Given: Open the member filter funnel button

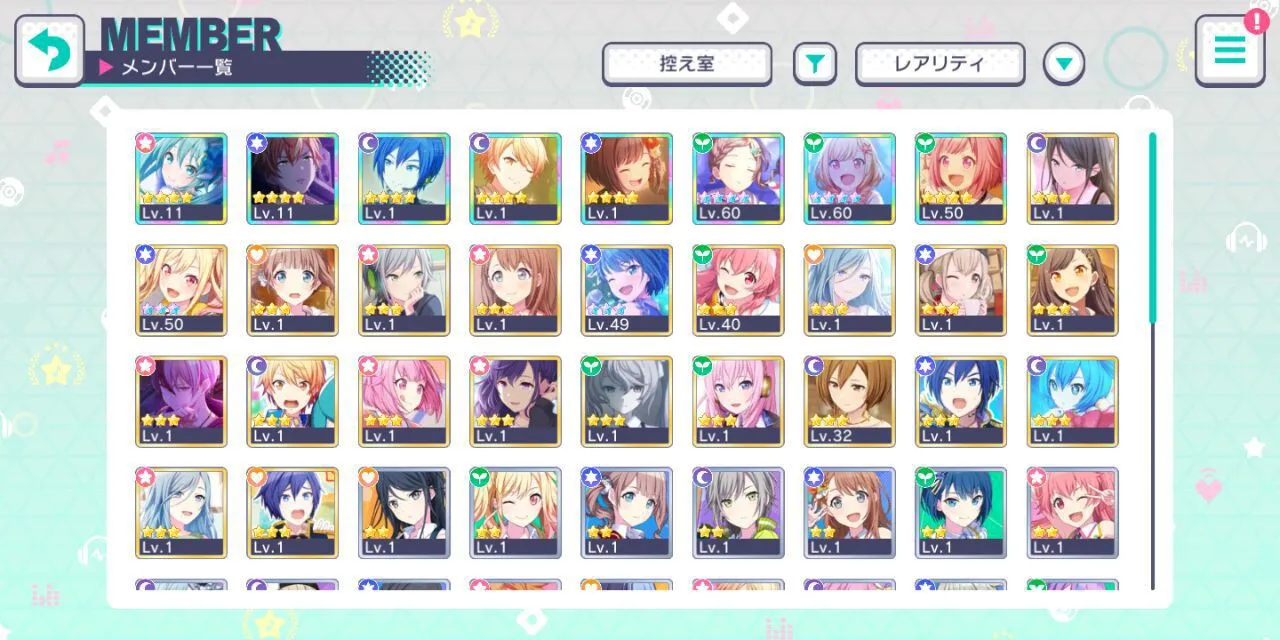Looking at the screenshot, I should point(815,64).
